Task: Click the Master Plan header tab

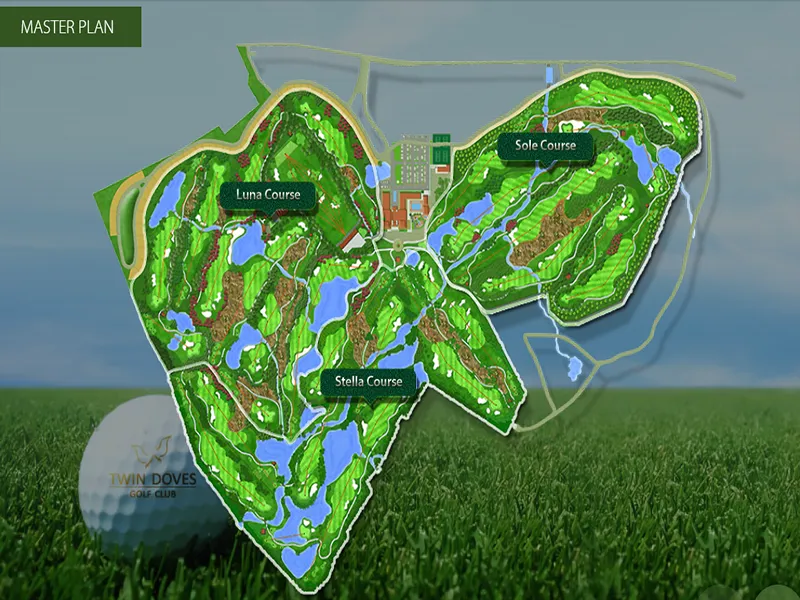Action: 70,27
